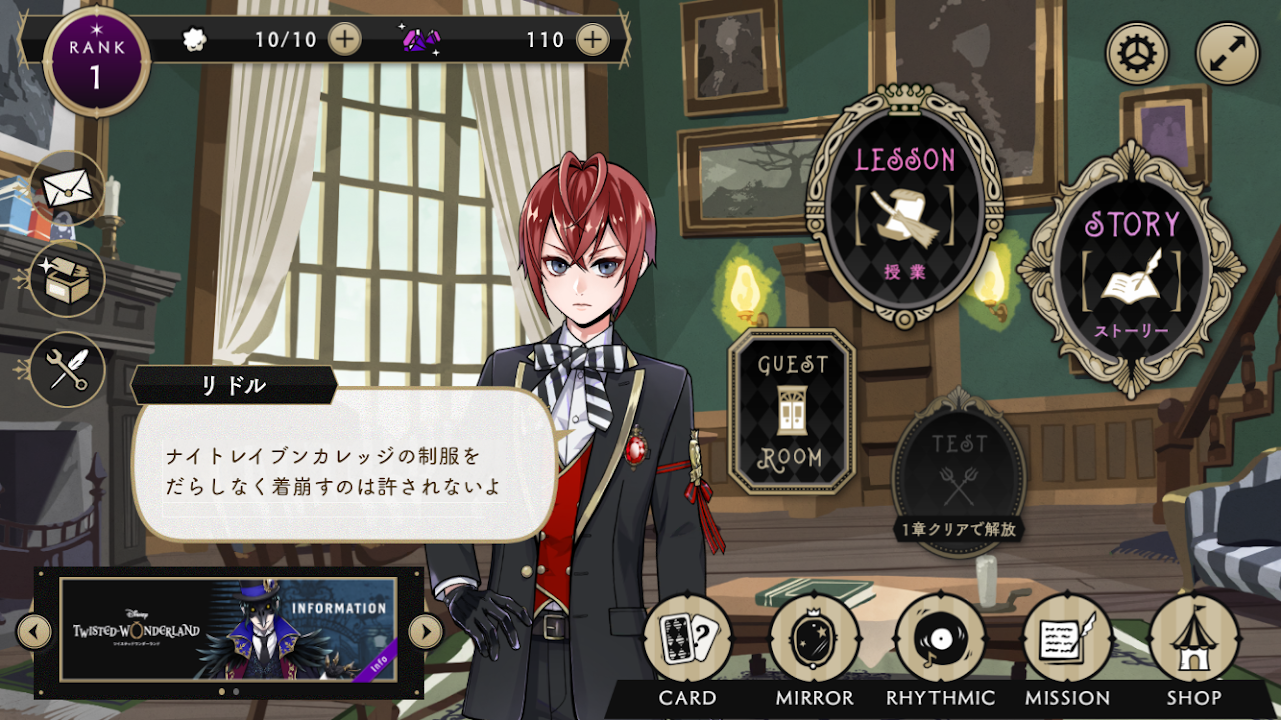Image resolution: width=1281 pixels, height=720 pixels.
Task: Toggle fullscreen with the arrows icon
Action: point(1227,53)
